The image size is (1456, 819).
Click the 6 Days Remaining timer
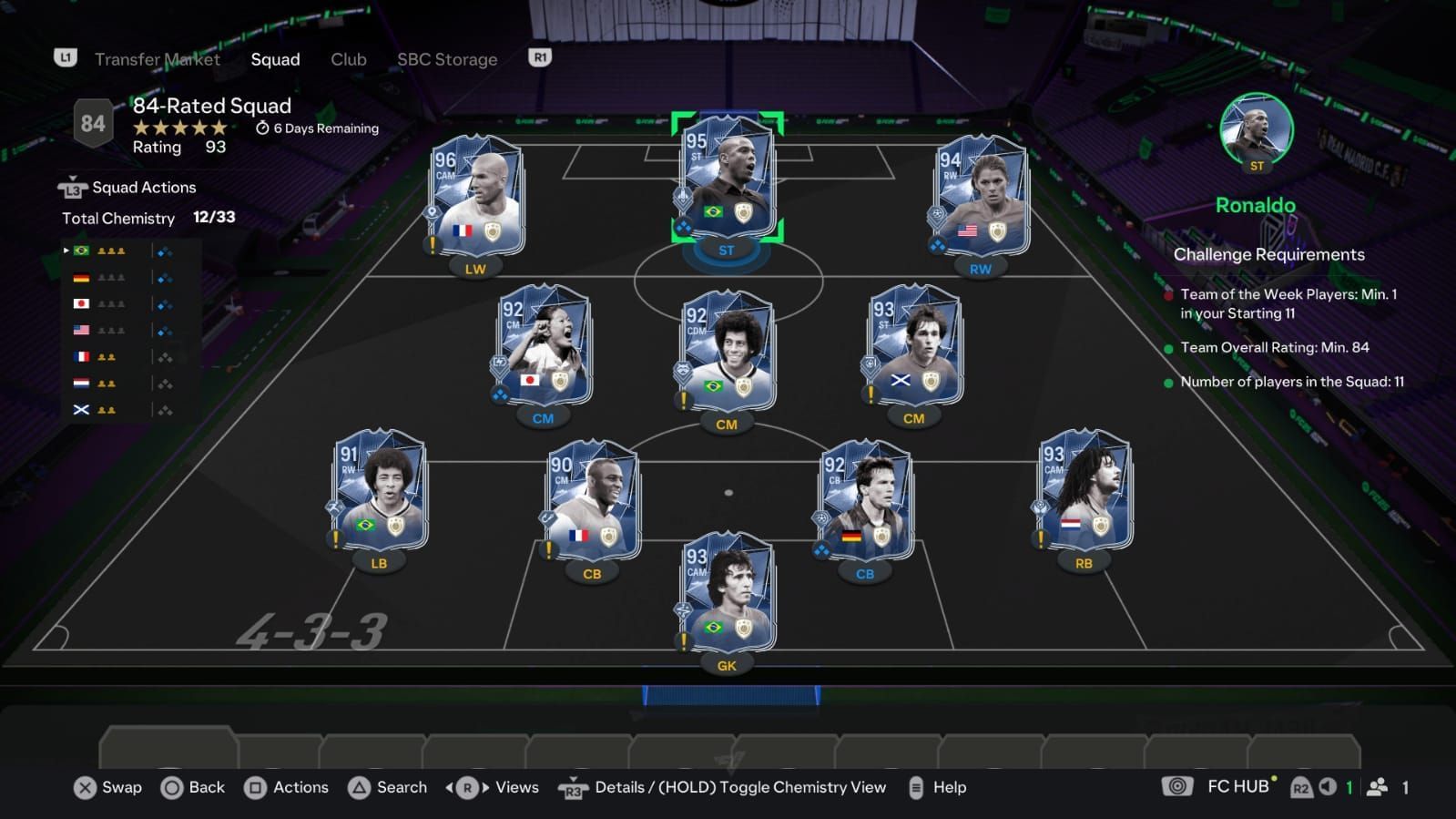pyautogui.click(x=317, y=128)
